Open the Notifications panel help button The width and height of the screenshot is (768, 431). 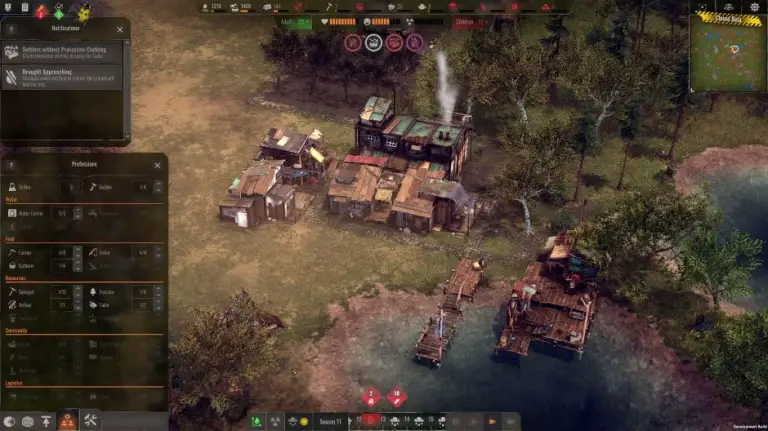pyautogui.click(x=11, y=30)
